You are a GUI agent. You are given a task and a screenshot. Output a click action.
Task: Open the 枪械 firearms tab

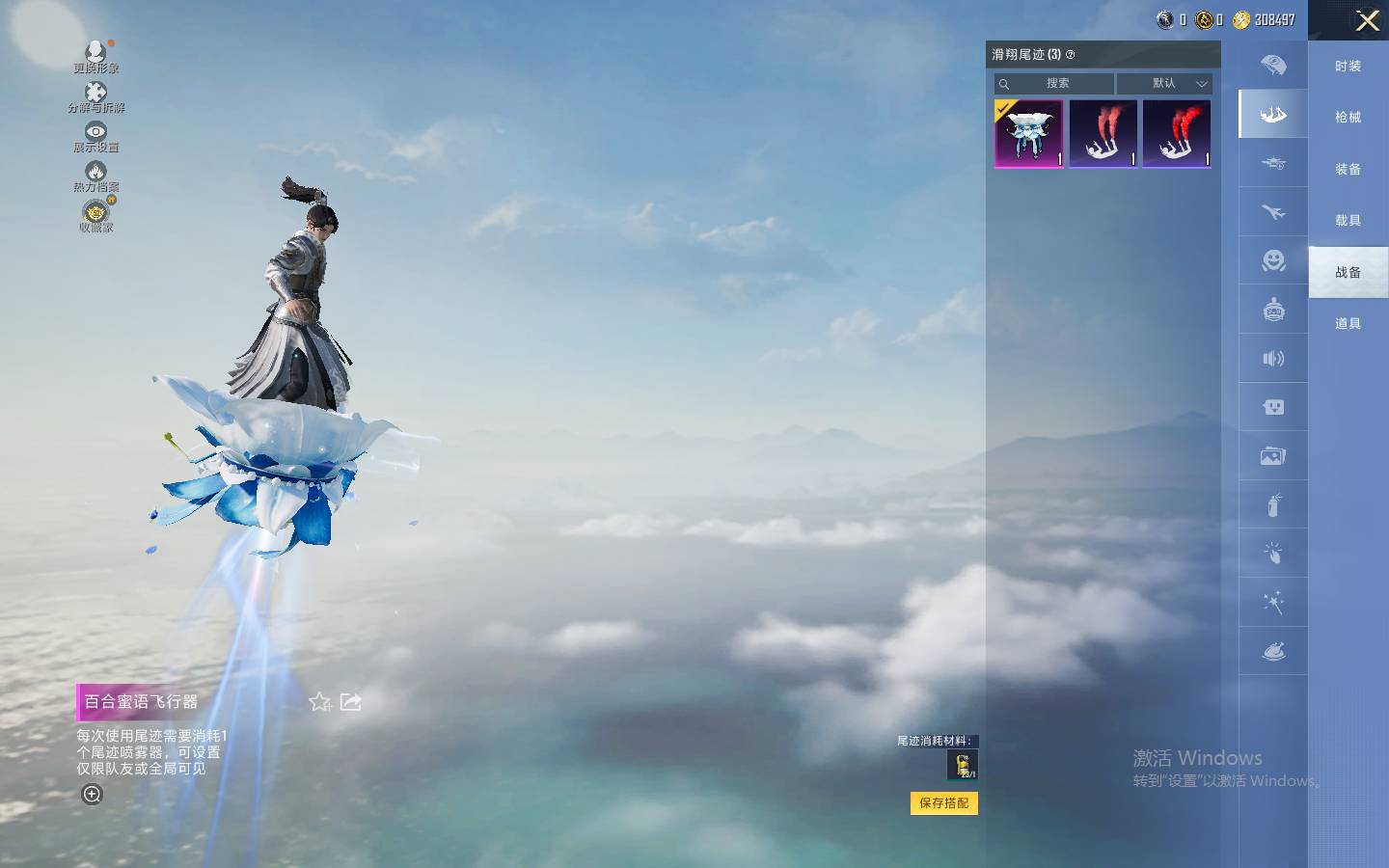pyautogui.click(x=1348, y=118)
